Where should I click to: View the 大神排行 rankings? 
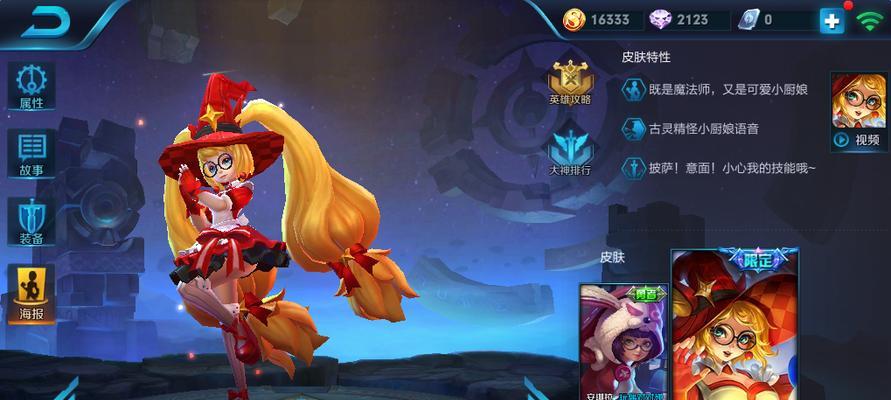(x=570, y=151)
